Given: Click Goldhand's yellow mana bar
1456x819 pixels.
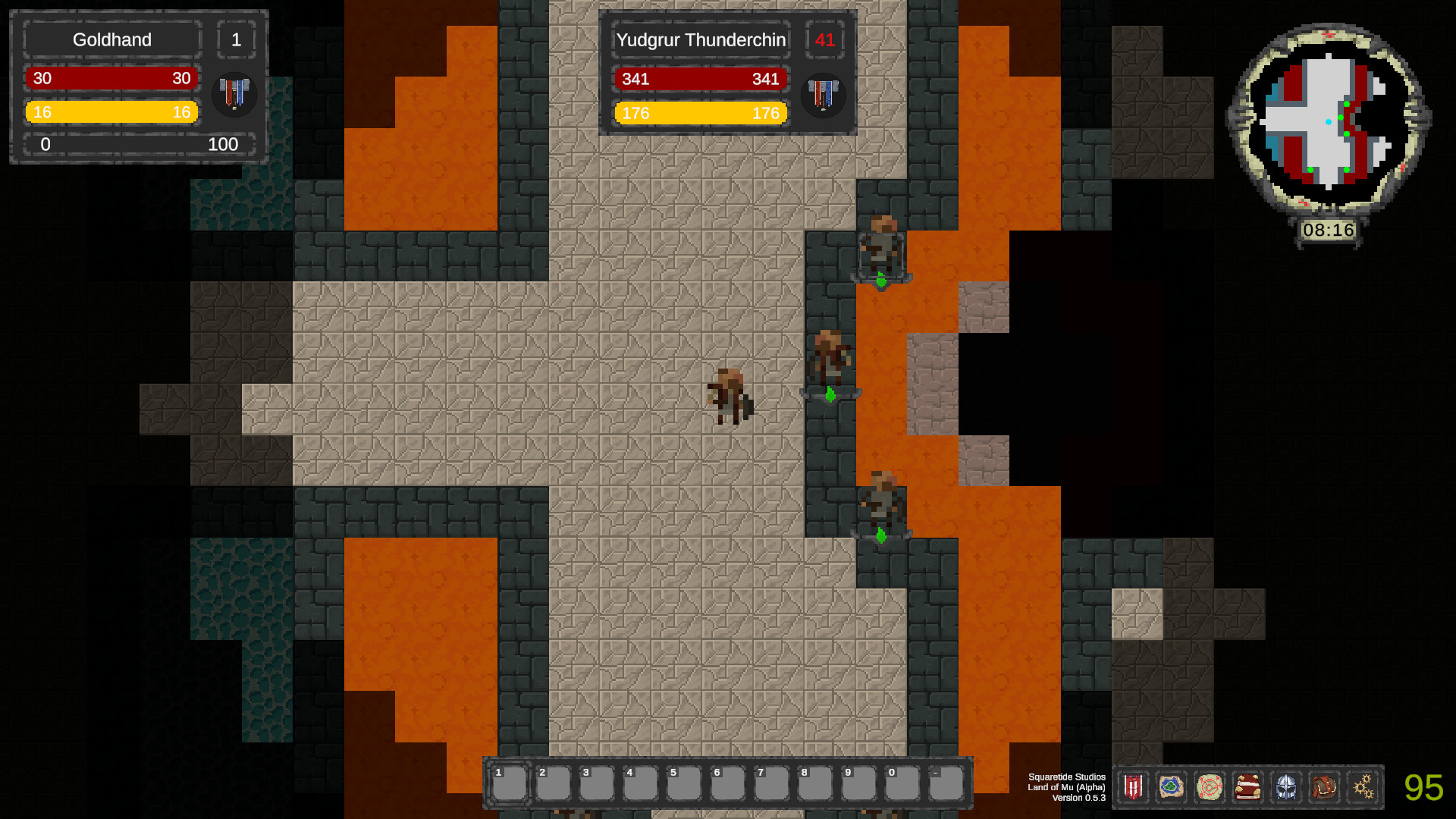Looking at the screenshot, I should click(x=111, y=111).
